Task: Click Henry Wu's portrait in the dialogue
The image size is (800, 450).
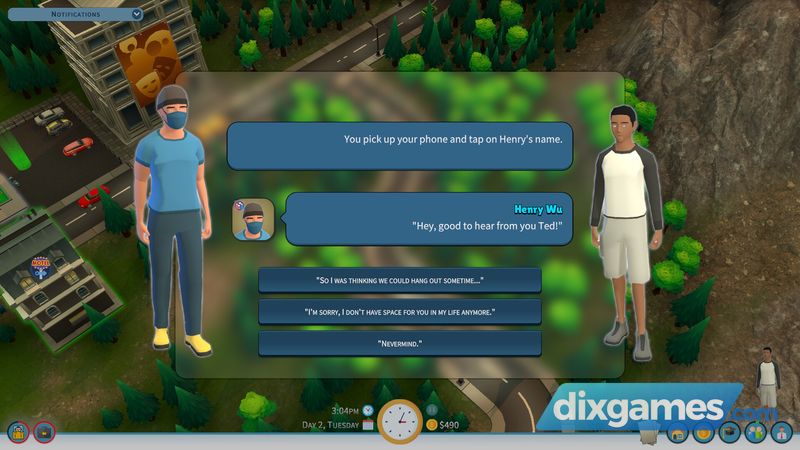Action: [253, 219]
